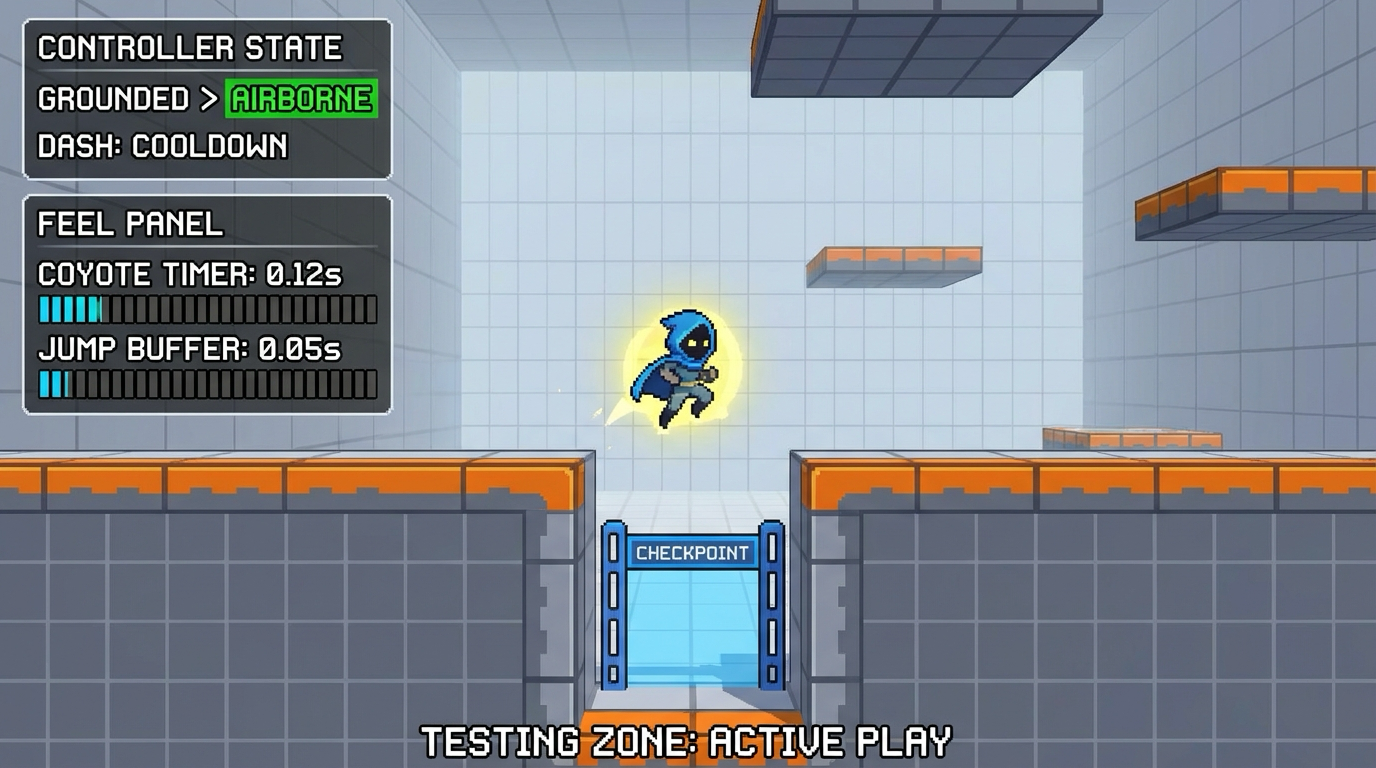Click the CHECKPOINT gate sign
This screenshot has width=1376, height=768.
coord(692,552)
